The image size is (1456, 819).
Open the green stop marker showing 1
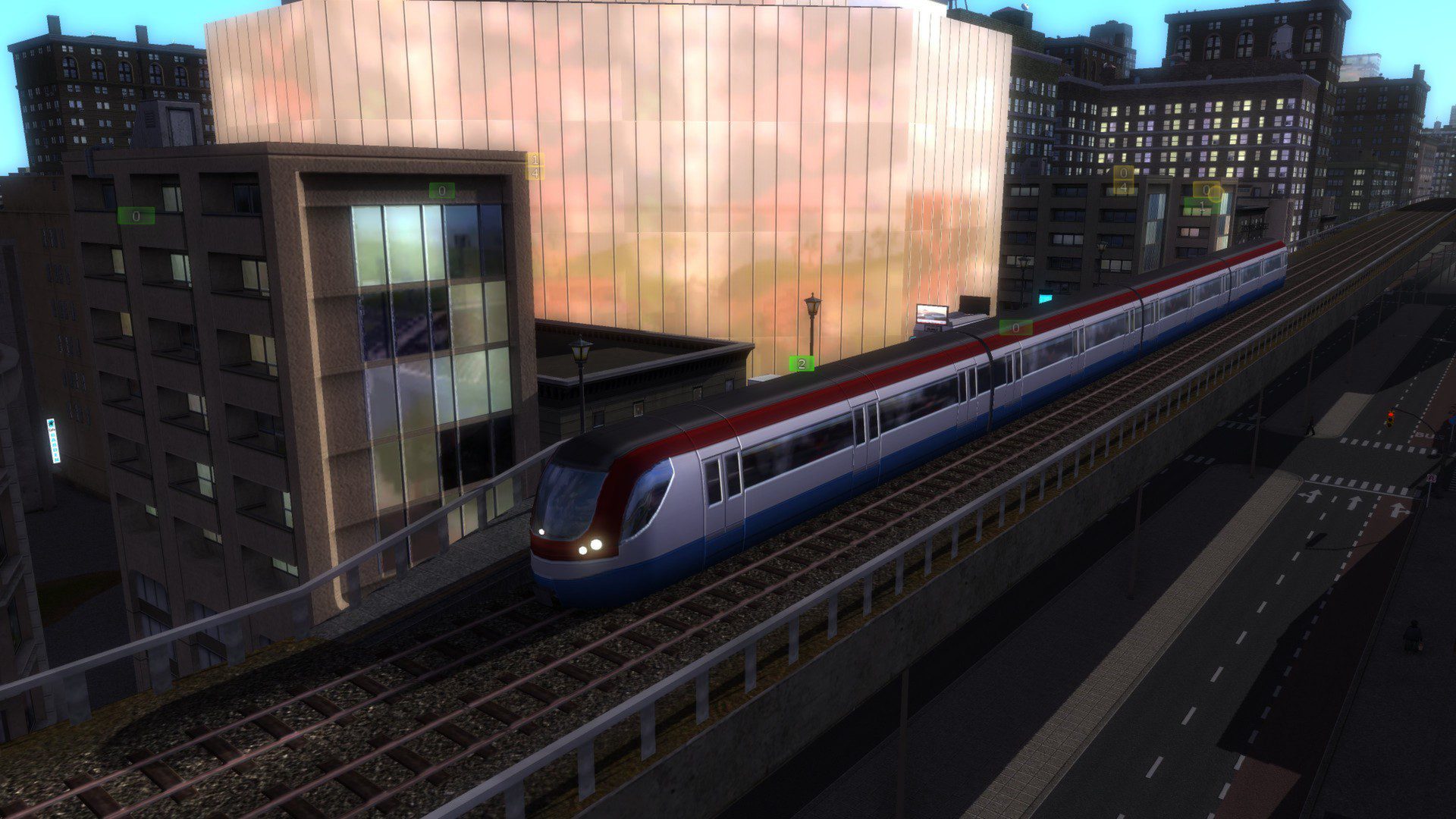(x=1200, y=206)
